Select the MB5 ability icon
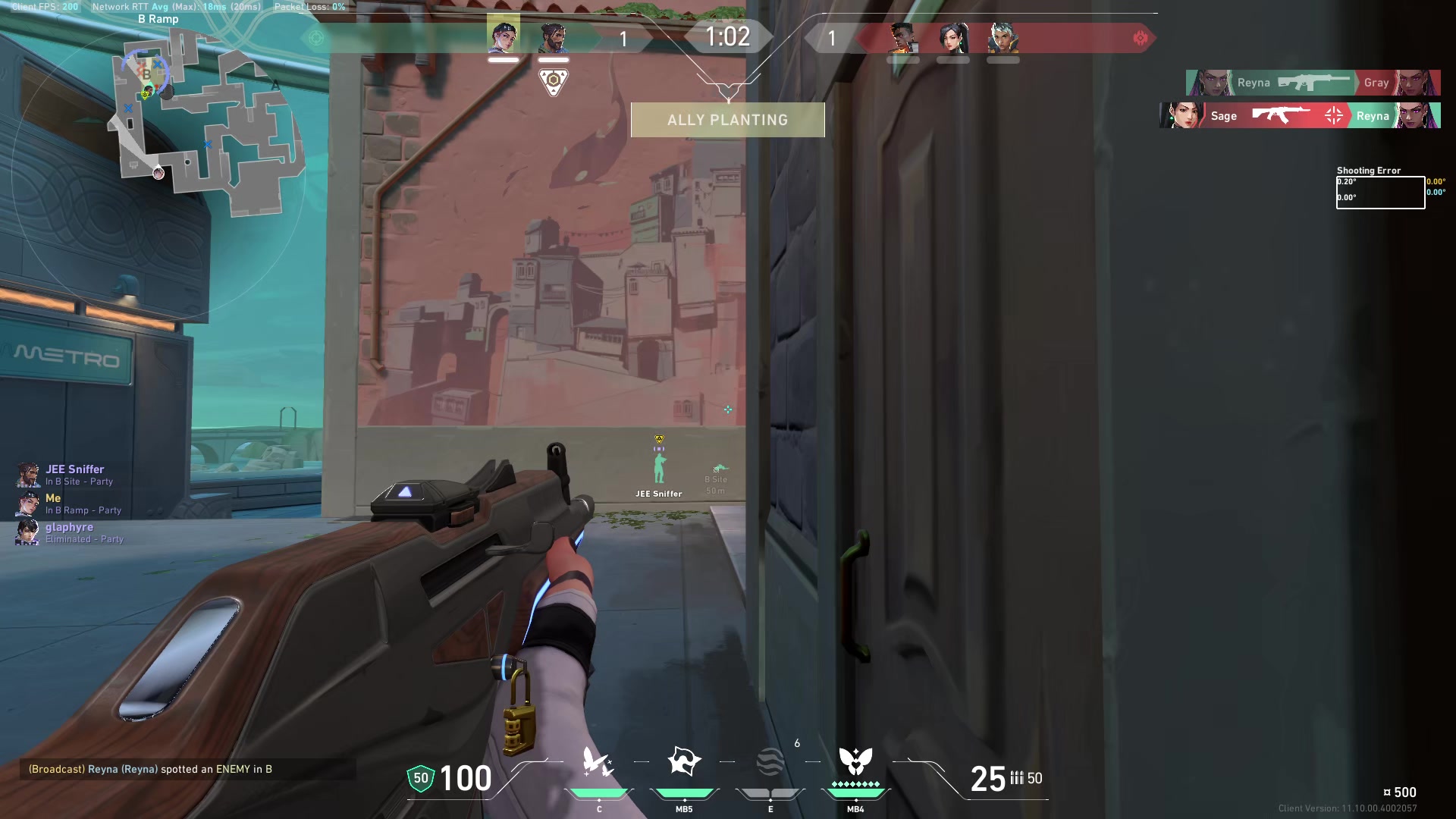 (x=685, y=758)
